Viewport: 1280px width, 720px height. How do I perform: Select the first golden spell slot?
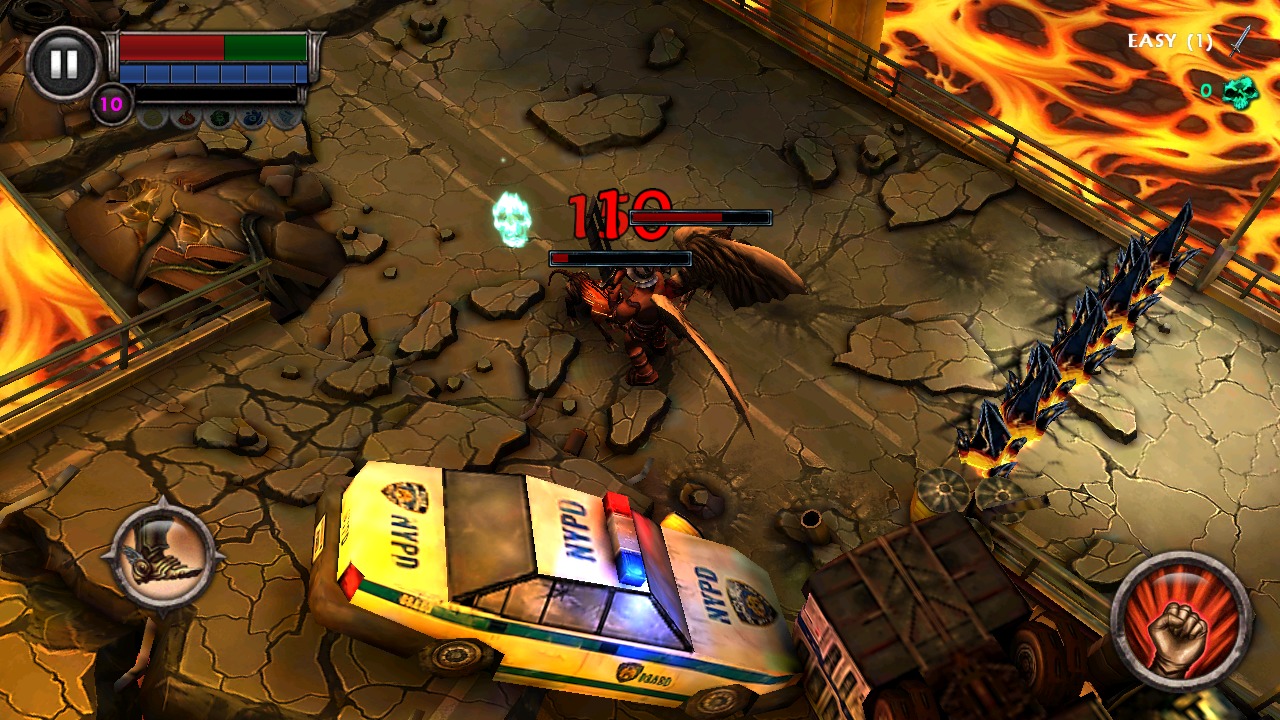[x=152, y=117]
